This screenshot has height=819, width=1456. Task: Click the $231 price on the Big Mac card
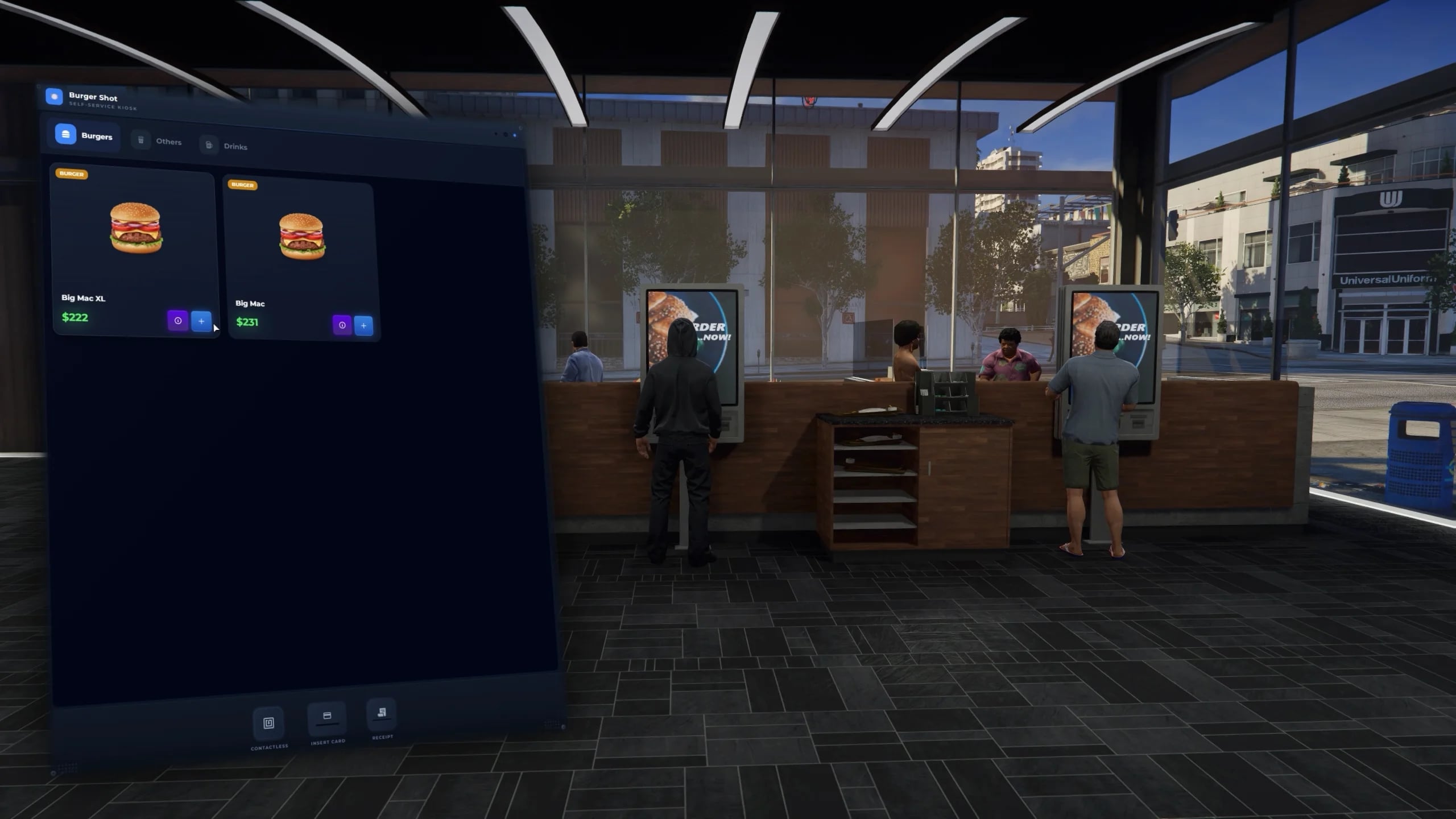(247, 322)
